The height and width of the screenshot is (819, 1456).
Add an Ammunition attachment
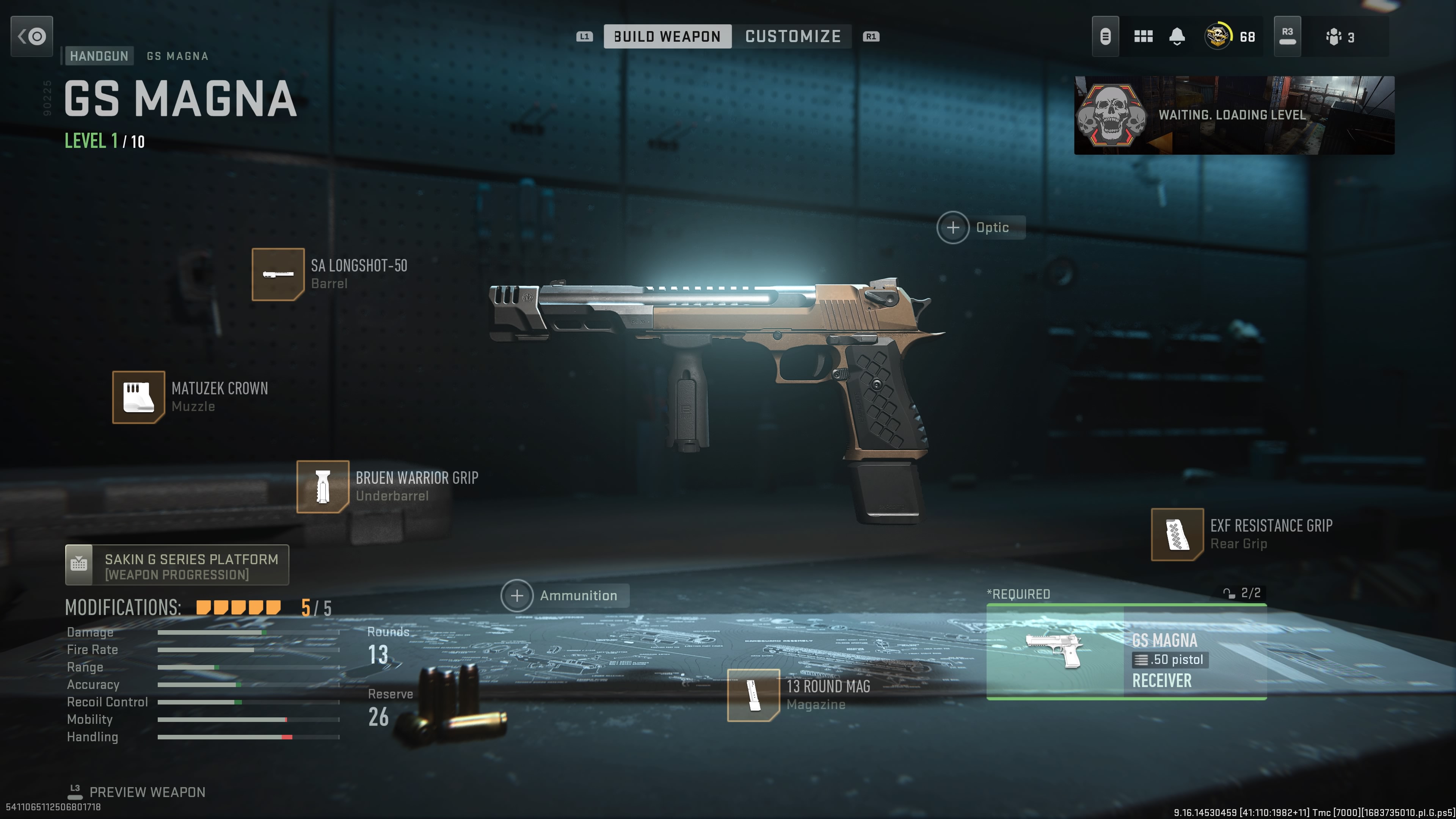[516, 595]
